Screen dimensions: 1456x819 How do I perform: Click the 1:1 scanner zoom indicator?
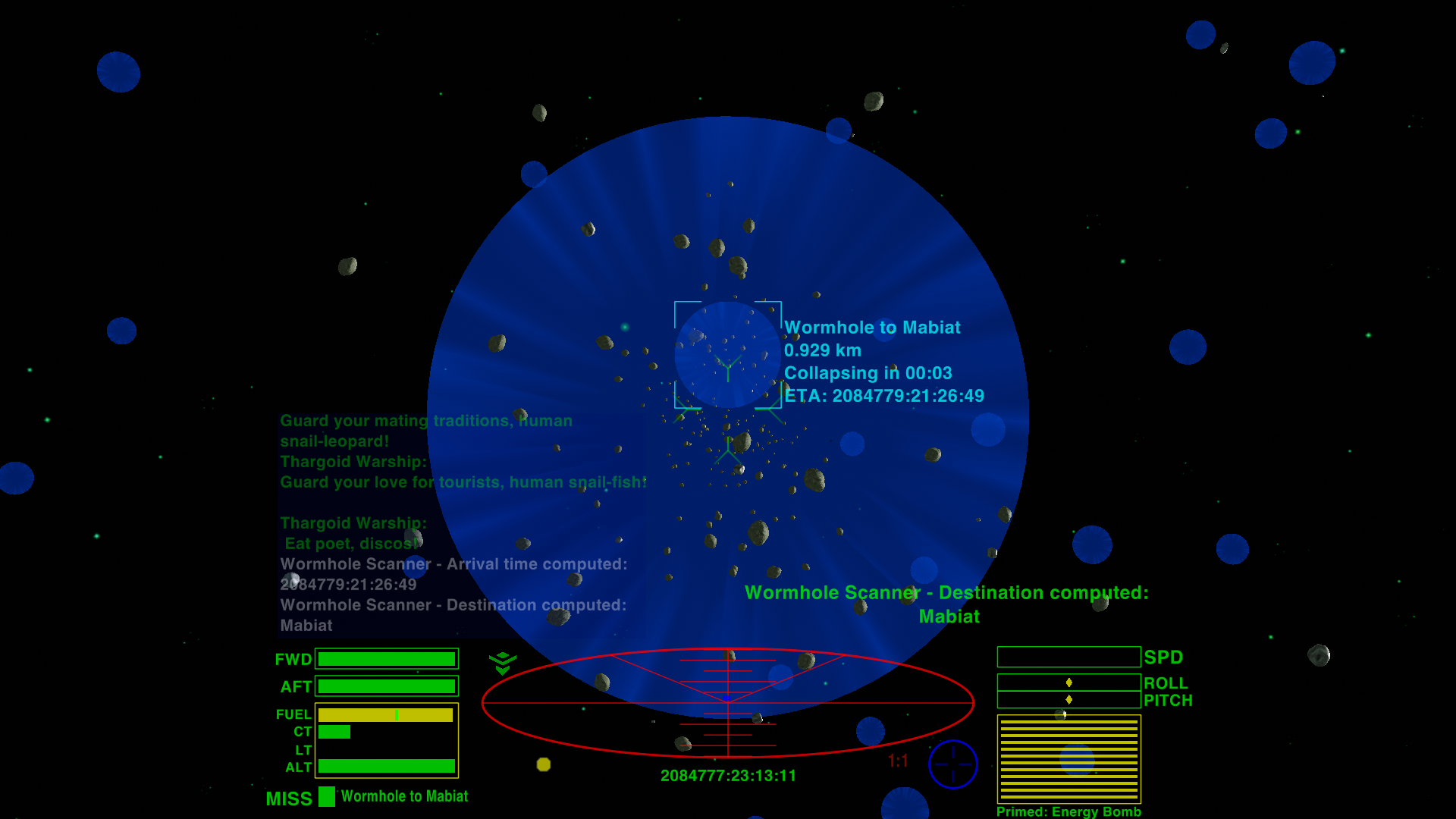tap(898, 761)
